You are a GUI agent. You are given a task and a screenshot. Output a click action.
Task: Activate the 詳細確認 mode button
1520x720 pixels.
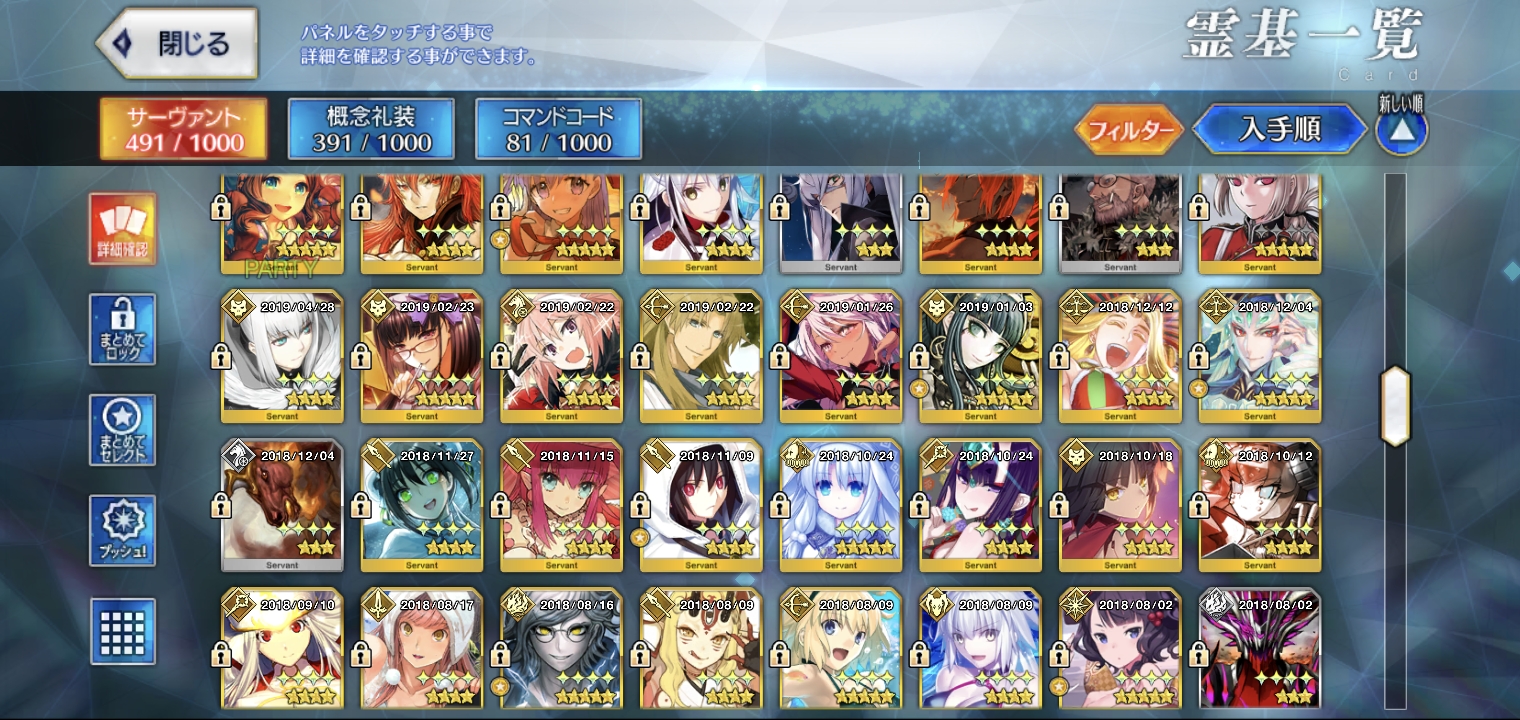click(x=122, y=229)
